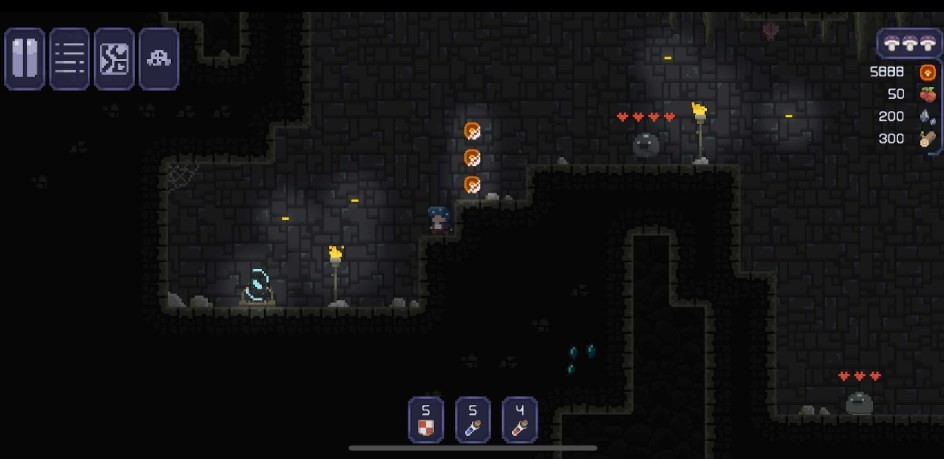
Task: Use the red checkered shield item
Action: click(426, 420)
